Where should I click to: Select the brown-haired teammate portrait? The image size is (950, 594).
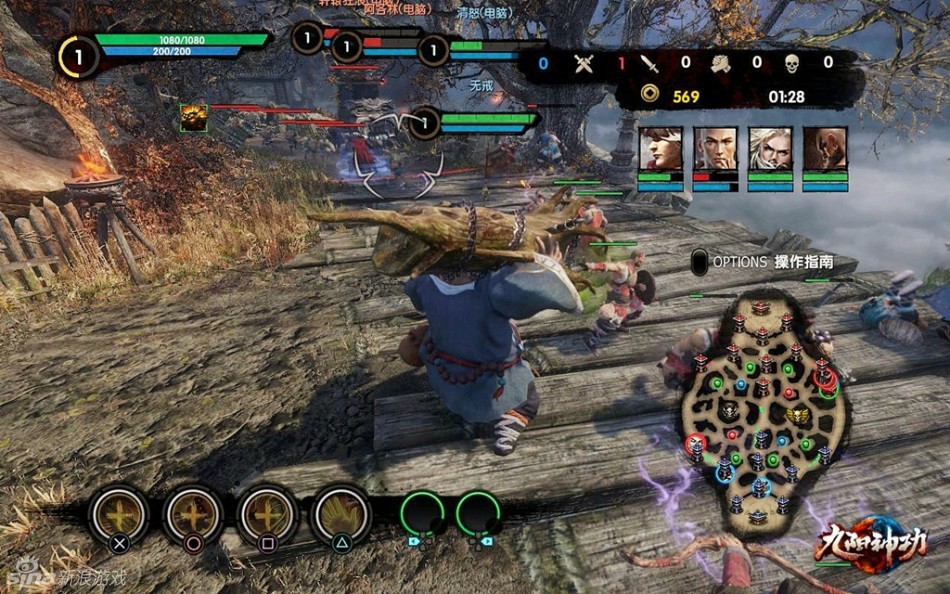pos(660,149)
